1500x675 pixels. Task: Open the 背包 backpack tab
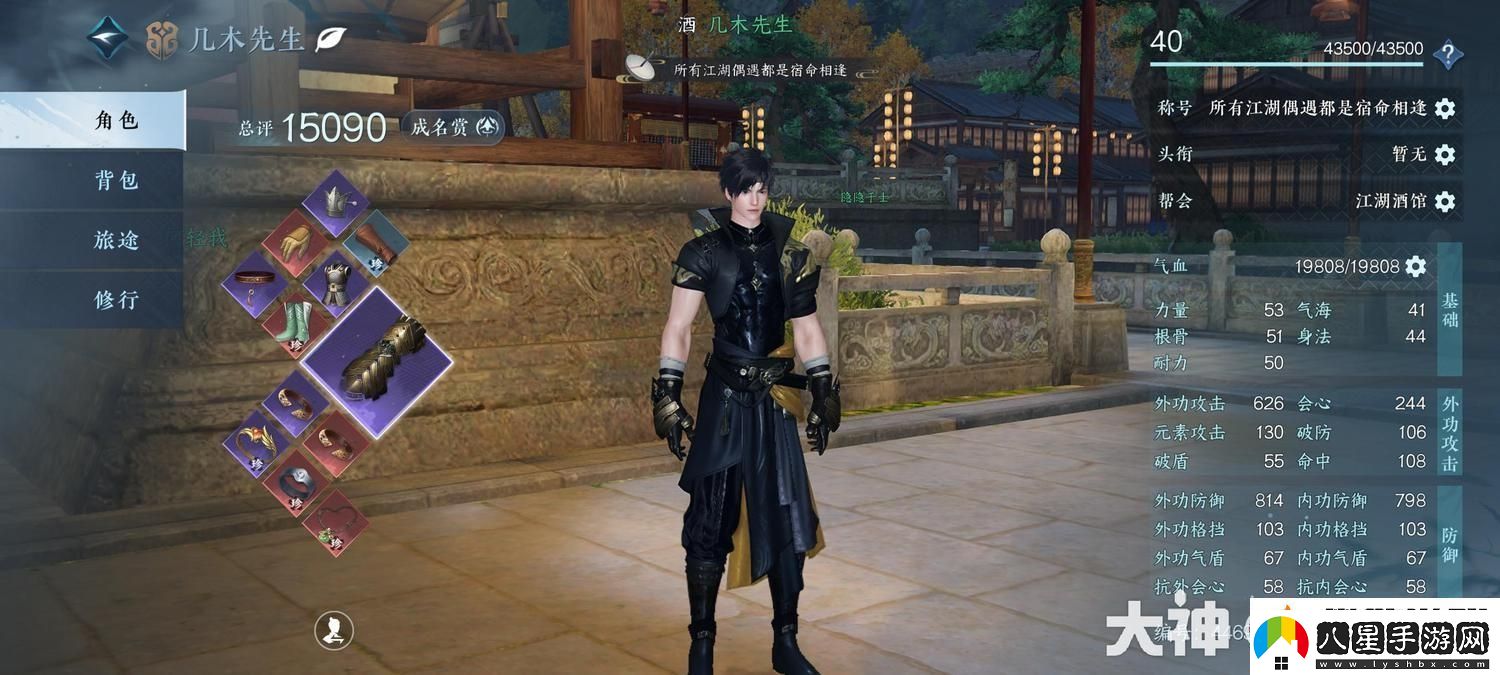pyautogui.click(x=115, y=181)
